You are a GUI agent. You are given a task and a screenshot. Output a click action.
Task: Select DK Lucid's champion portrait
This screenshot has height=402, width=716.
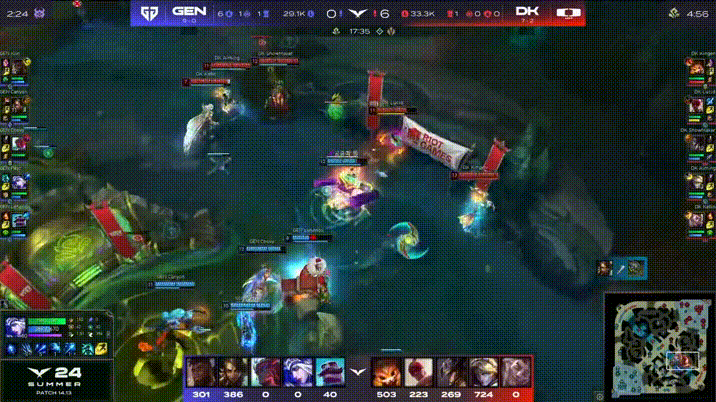(x=694, y=106)
